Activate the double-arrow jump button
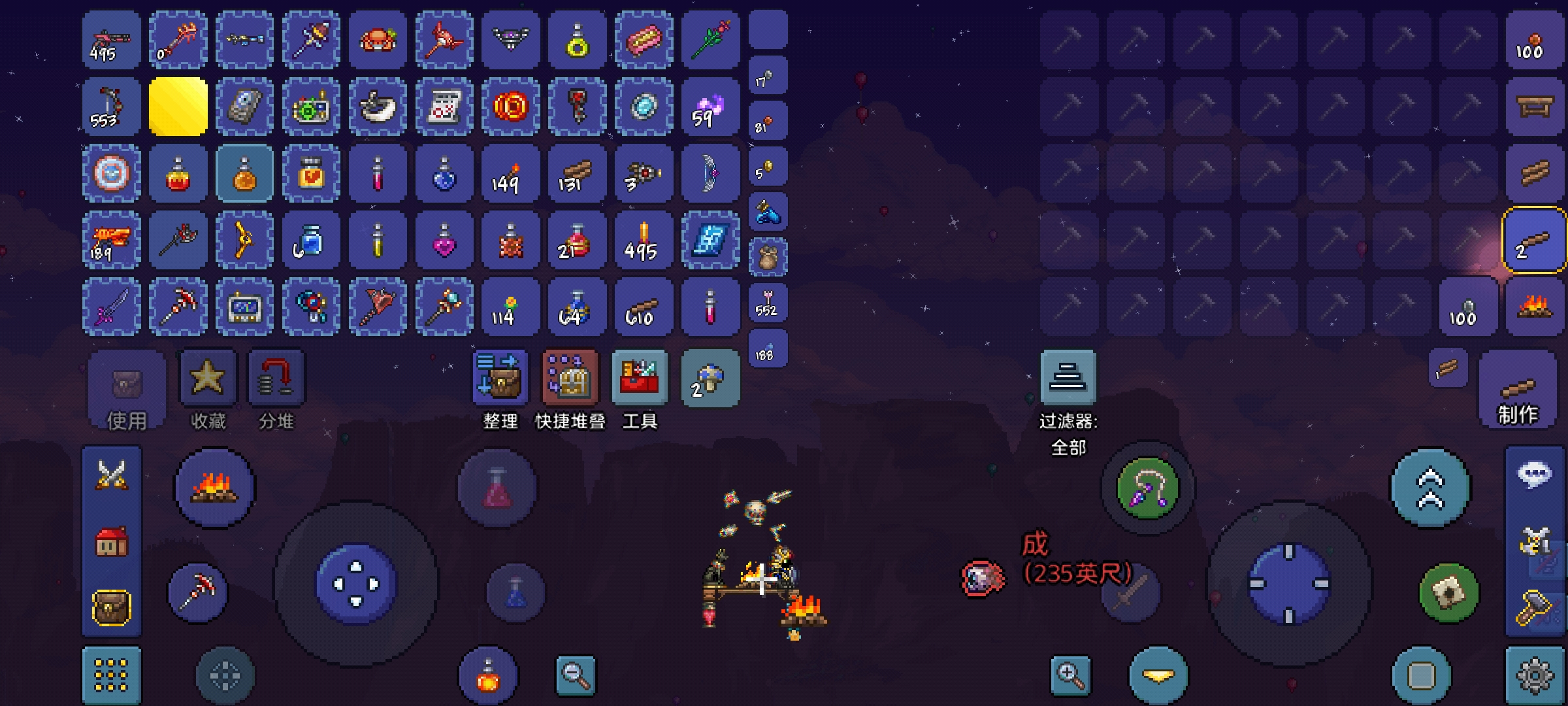Viewport: 1568px width, 706px height. click(x=1430, y=488)
